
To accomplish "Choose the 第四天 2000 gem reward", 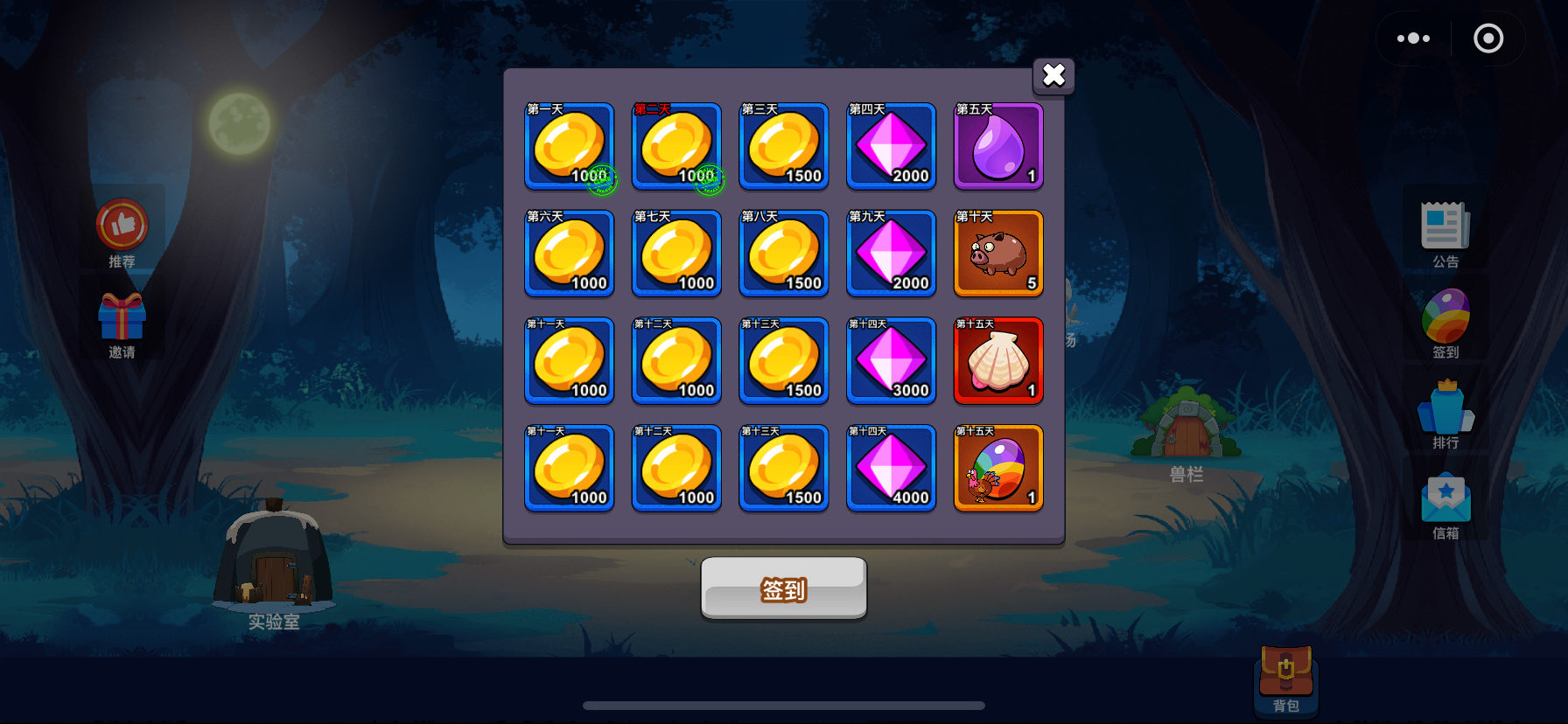I will pos(891,146).
